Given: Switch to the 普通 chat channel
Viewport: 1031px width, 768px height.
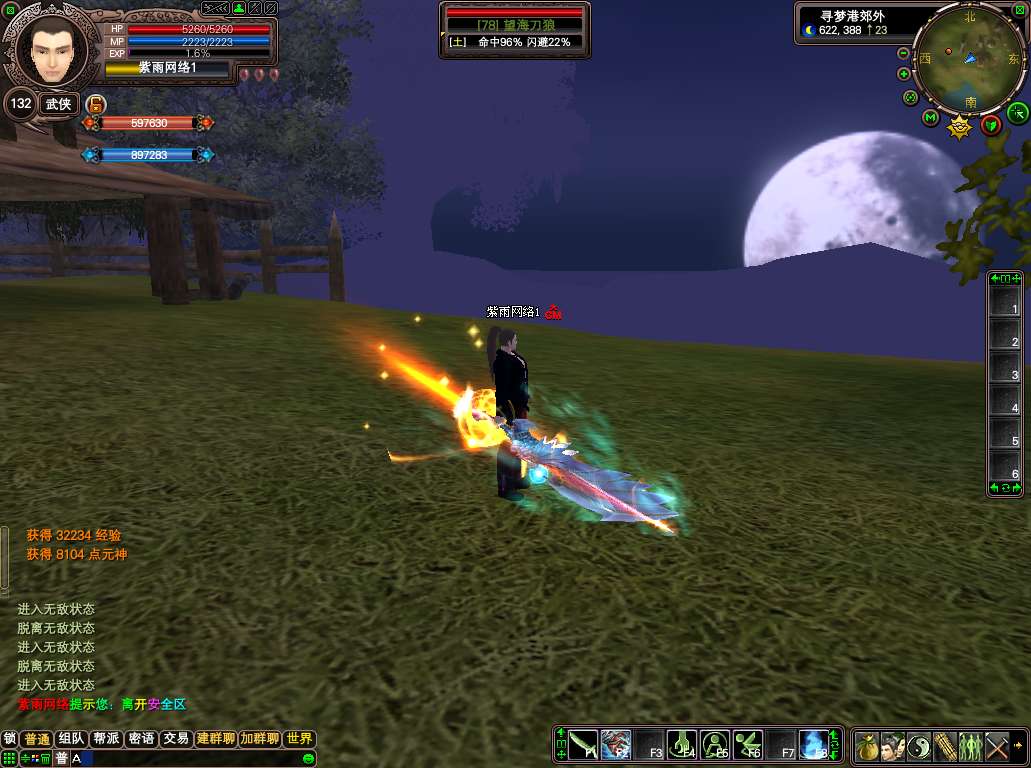Looking at the screenshot, I should [x=38, y=739].
